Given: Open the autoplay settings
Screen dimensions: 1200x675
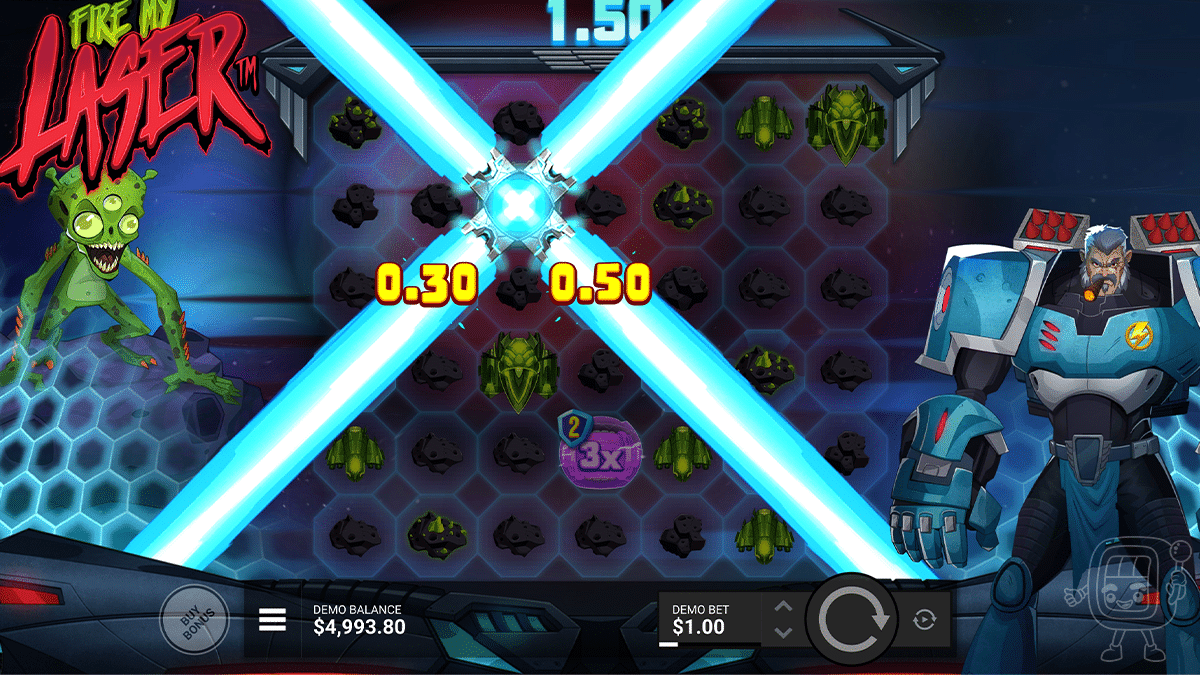Looking at the screenshot, I should (925, 621).
